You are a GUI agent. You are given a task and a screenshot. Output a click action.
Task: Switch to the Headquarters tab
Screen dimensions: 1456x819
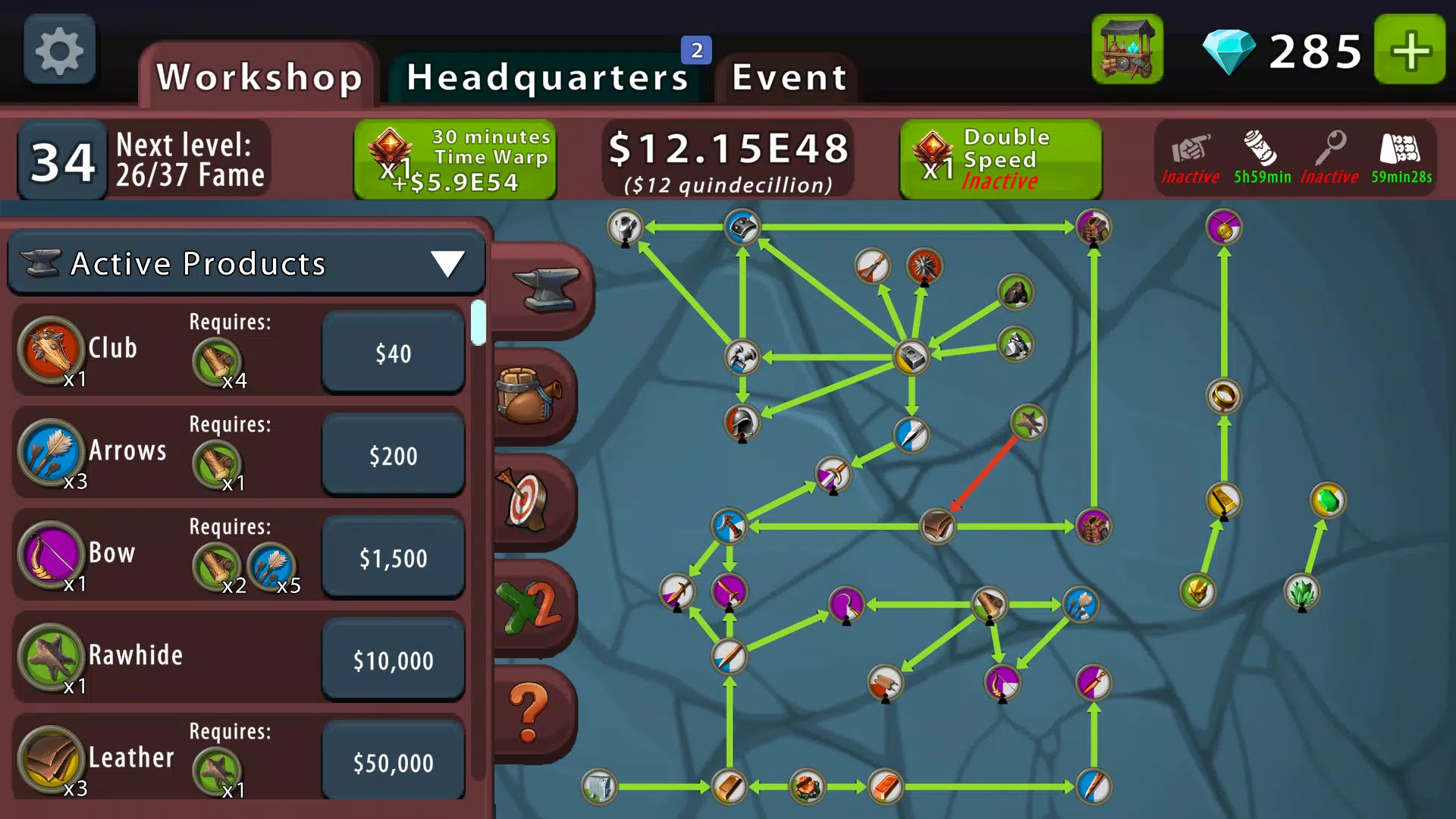[544, 76]
